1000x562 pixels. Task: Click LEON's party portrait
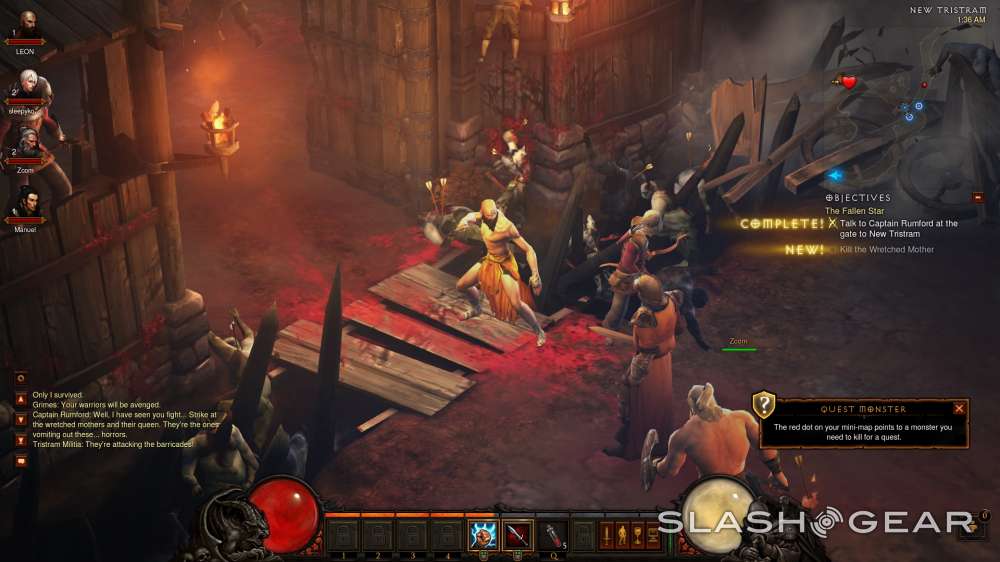click(26, 24)
